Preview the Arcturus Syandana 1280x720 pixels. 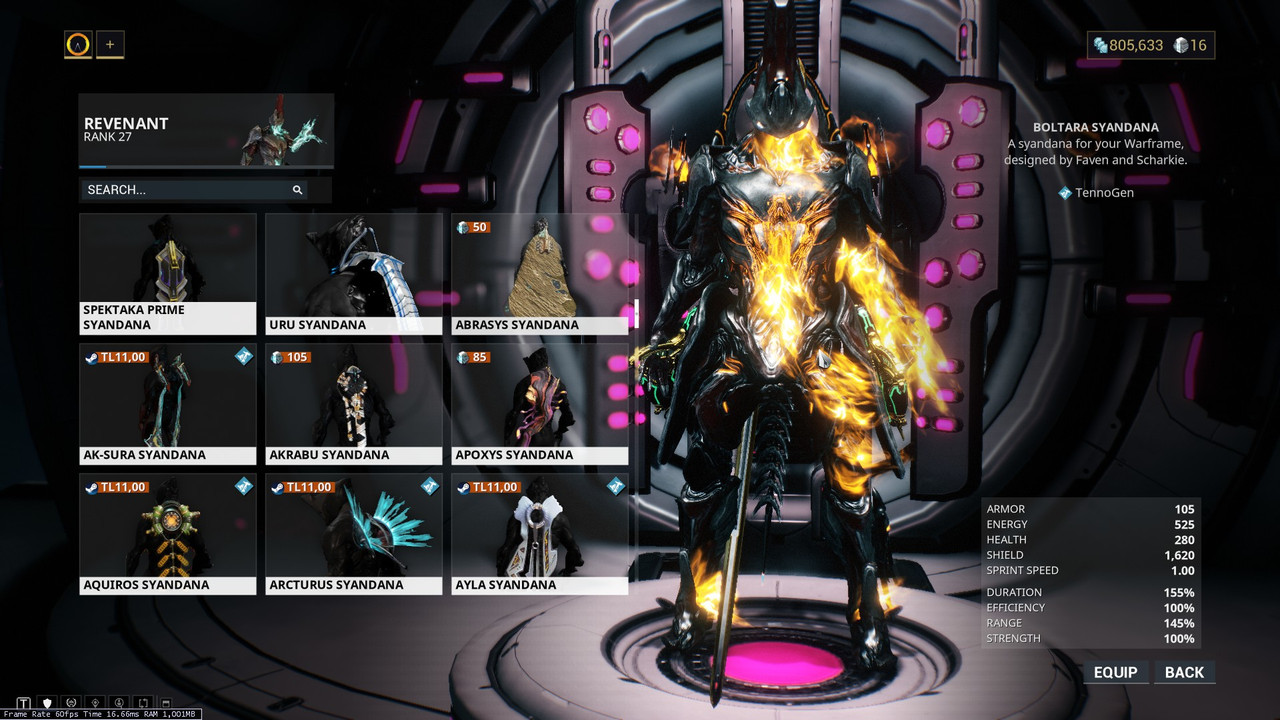click(354, 533)
